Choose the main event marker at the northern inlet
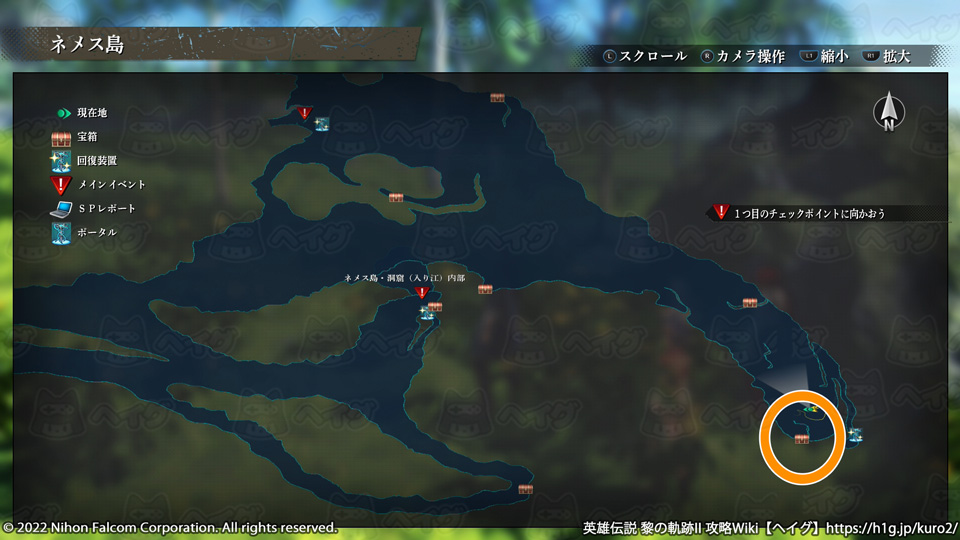 pos(305,114)
